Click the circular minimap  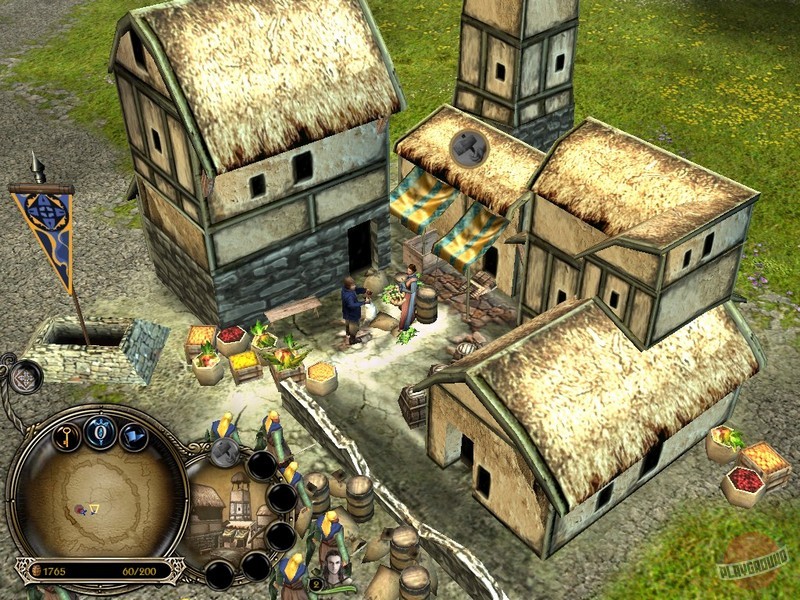click(x=97, y=503)
